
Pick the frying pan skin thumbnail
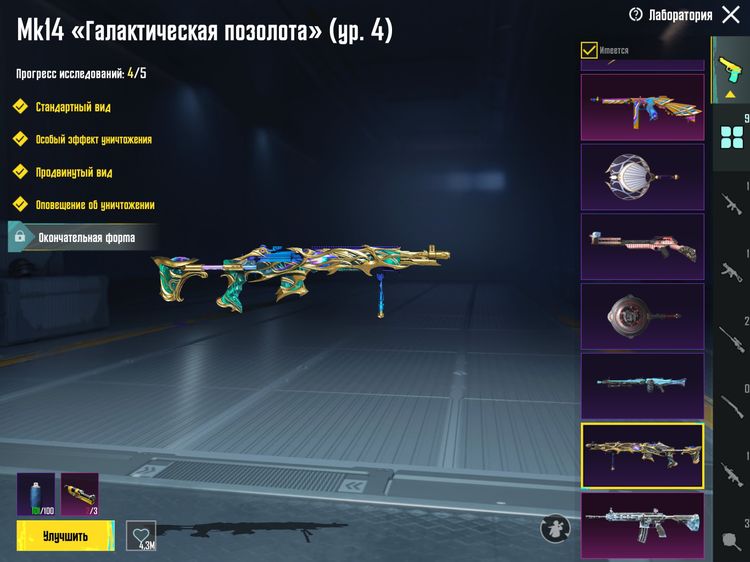tap(642, 316)
